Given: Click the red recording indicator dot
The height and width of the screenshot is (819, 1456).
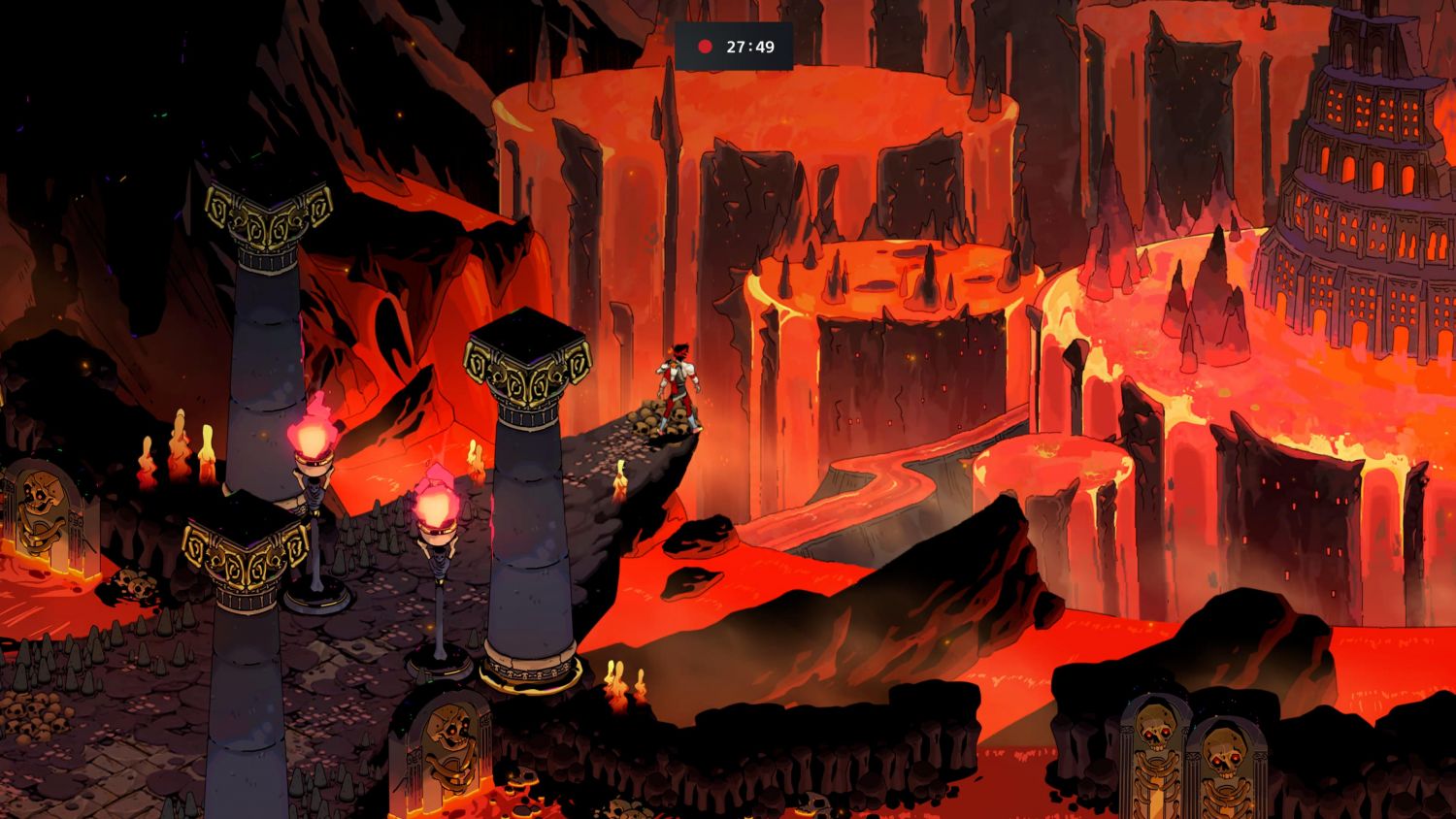Looking at the screenshot, I should click(x=706, y=47).
